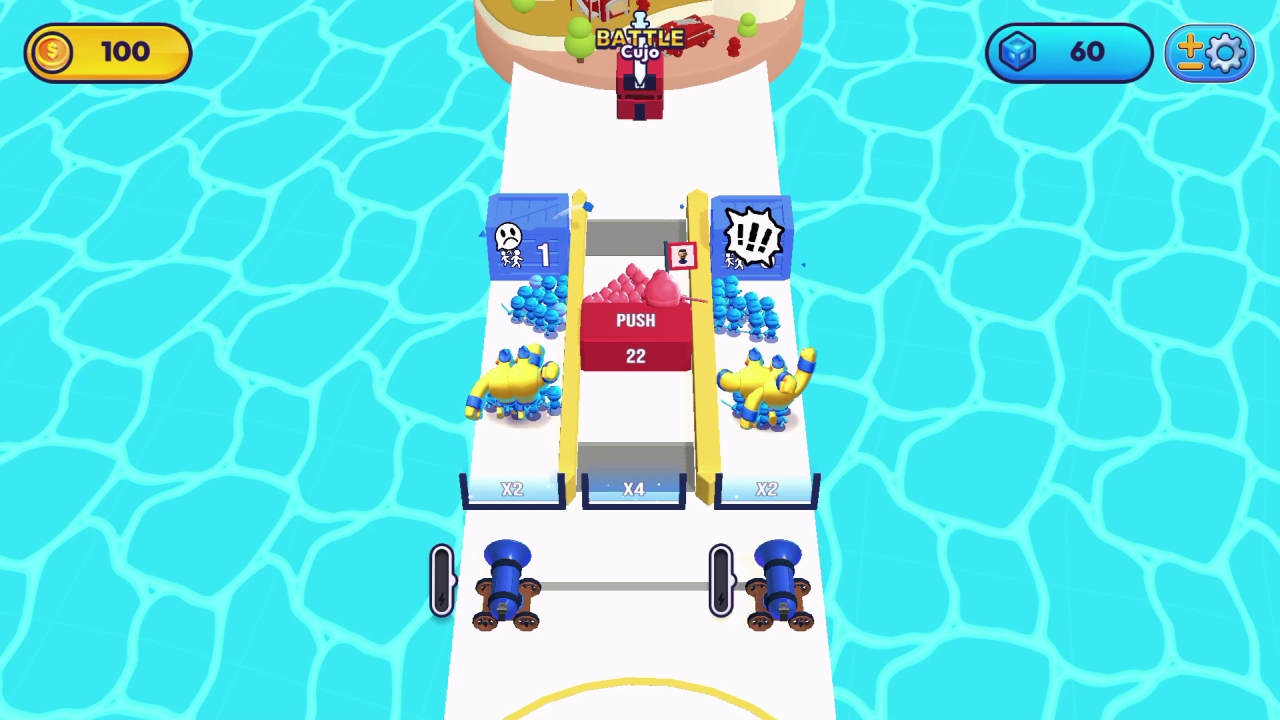1280x720 pixels.
Task: Click the blue cube gem icon beside the 60
Action: coord(1017,52)
